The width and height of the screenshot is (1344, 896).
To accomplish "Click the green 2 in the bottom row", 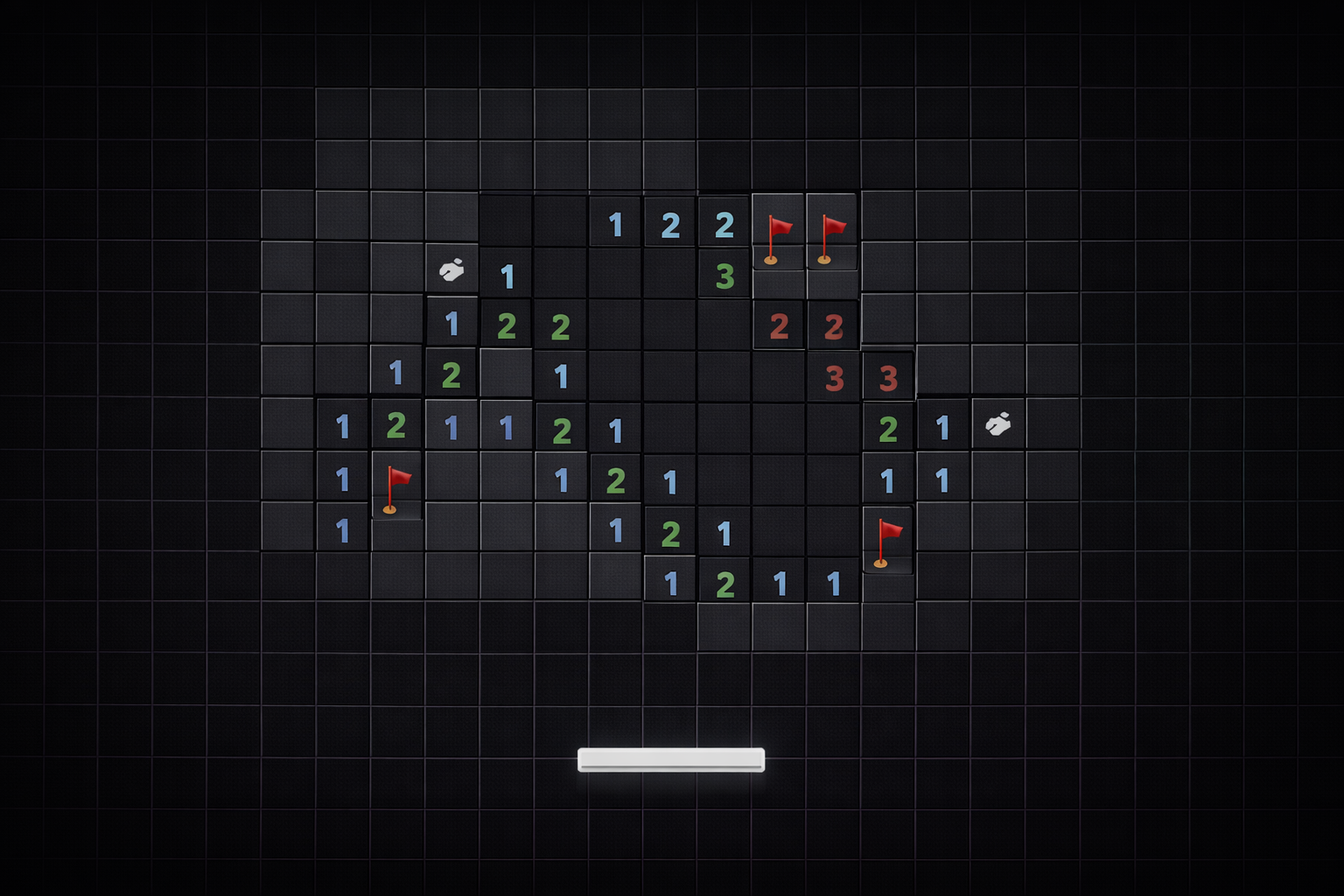I will tap(724, 580).
